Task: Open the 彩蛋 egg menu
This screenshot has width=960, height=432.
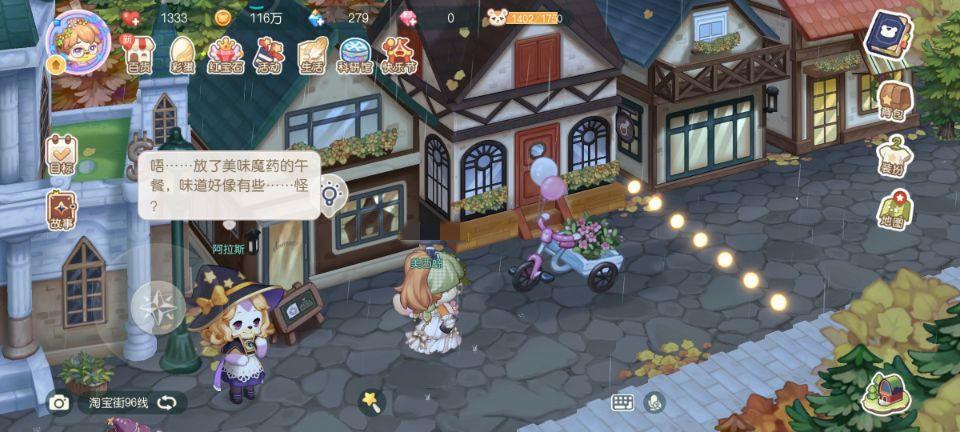Action: (x=183, y=54)
